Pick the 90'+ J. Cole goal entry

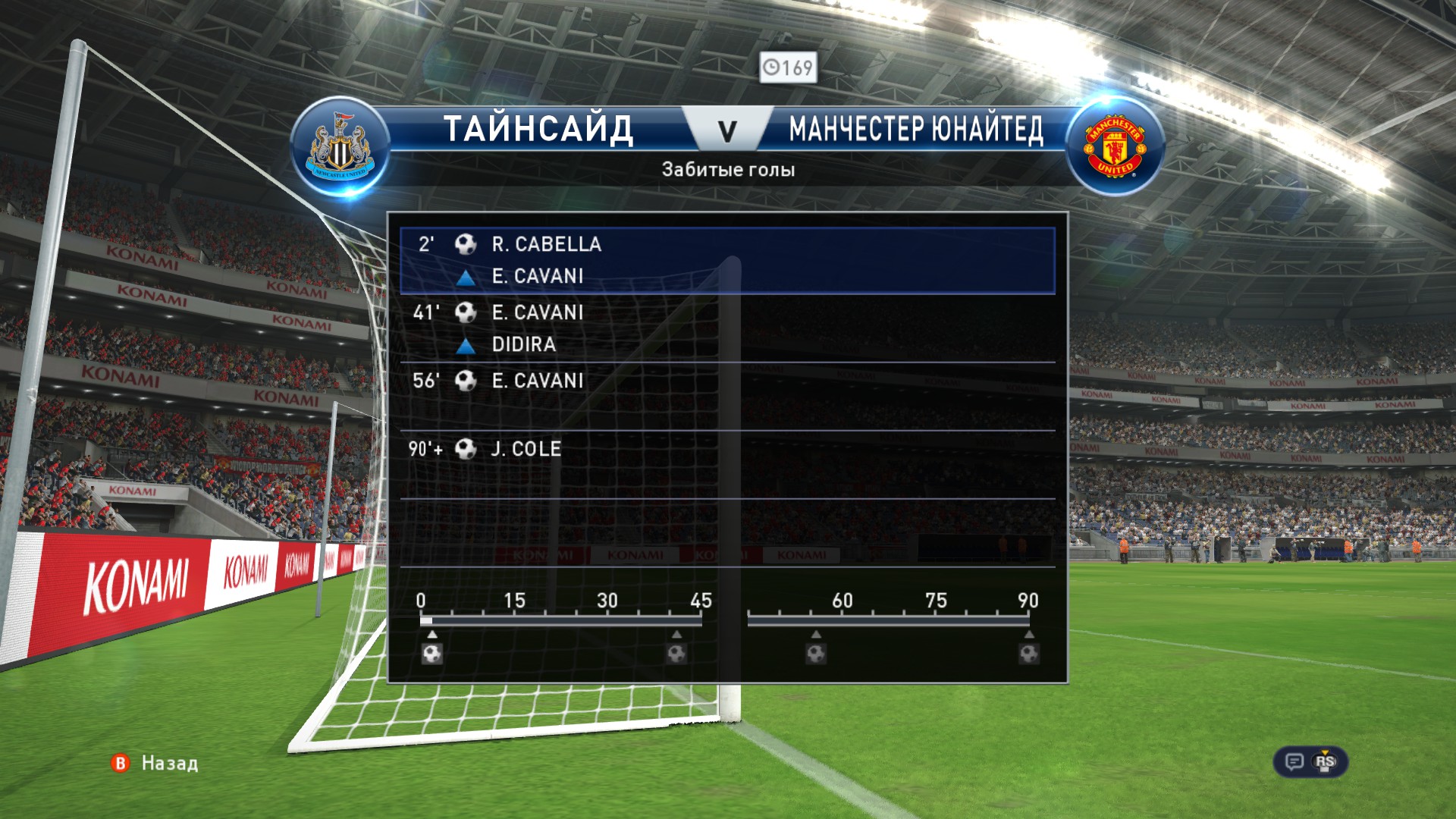point(726,464)
